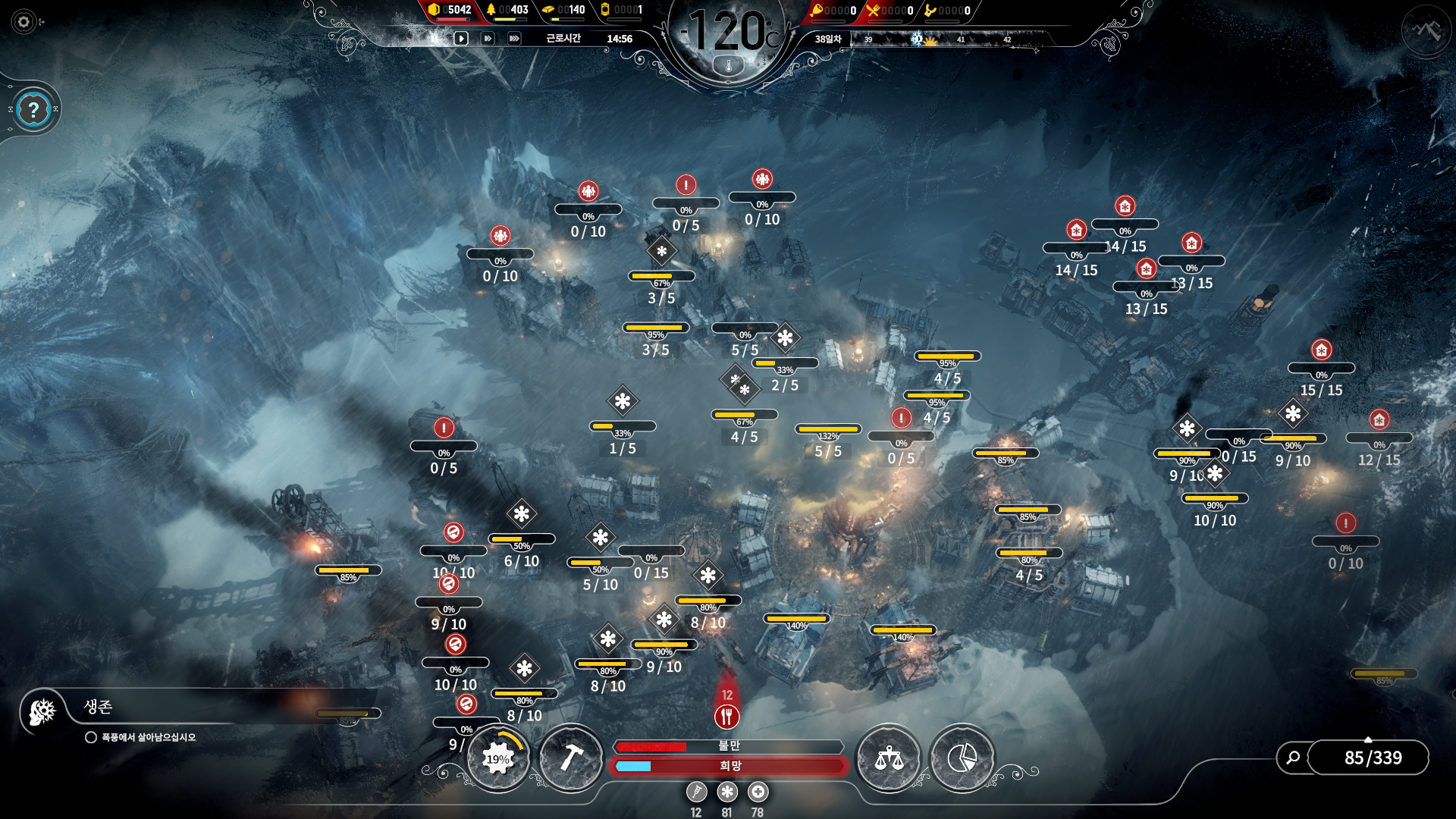
Task: Toggle the thermometer heat overlay
Action: click(x=729, y=66)
